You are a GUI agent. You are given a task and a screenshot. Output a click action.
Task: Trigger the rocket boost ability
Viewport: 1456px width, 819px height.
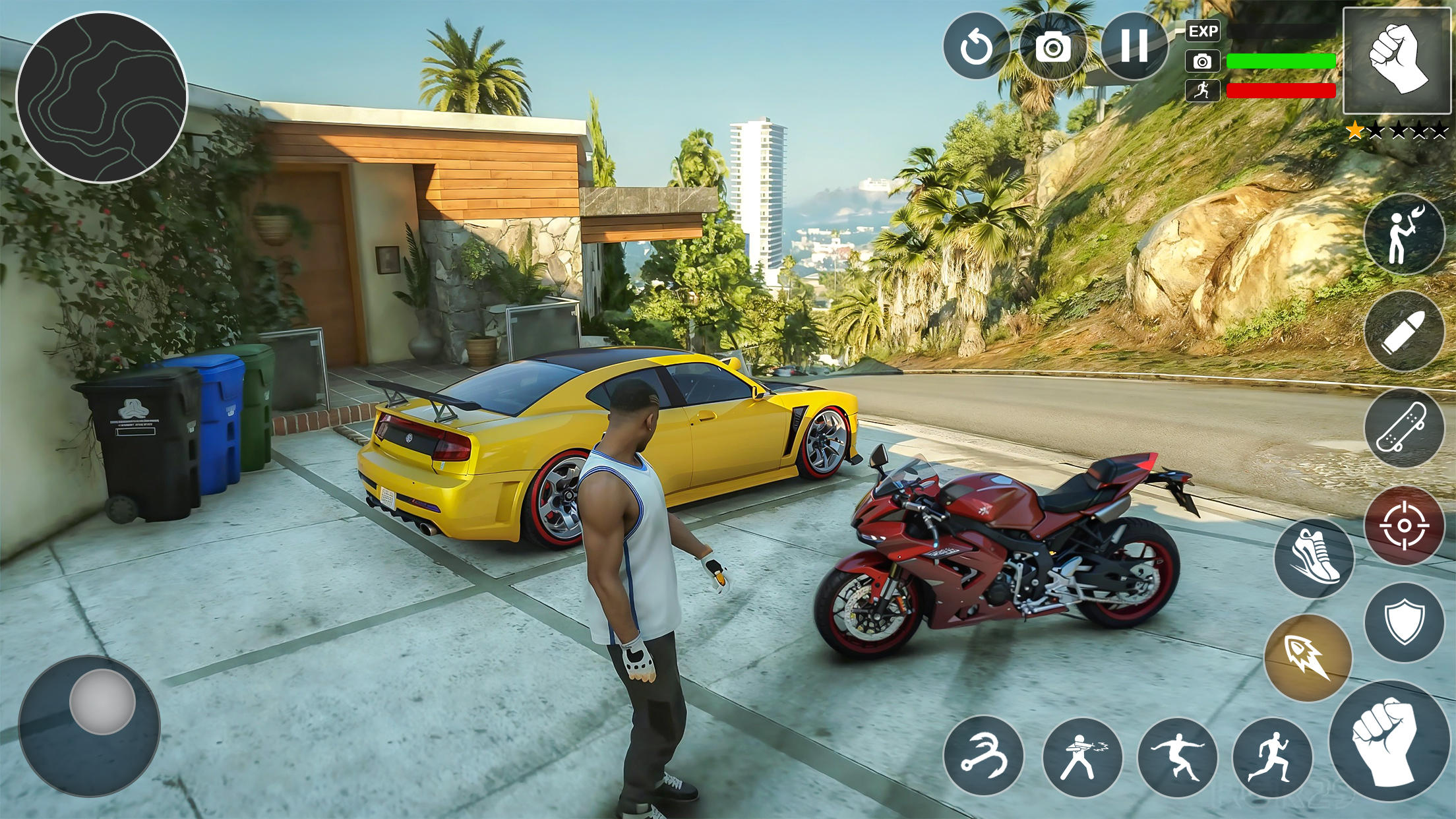click(x=1308, y=657)
